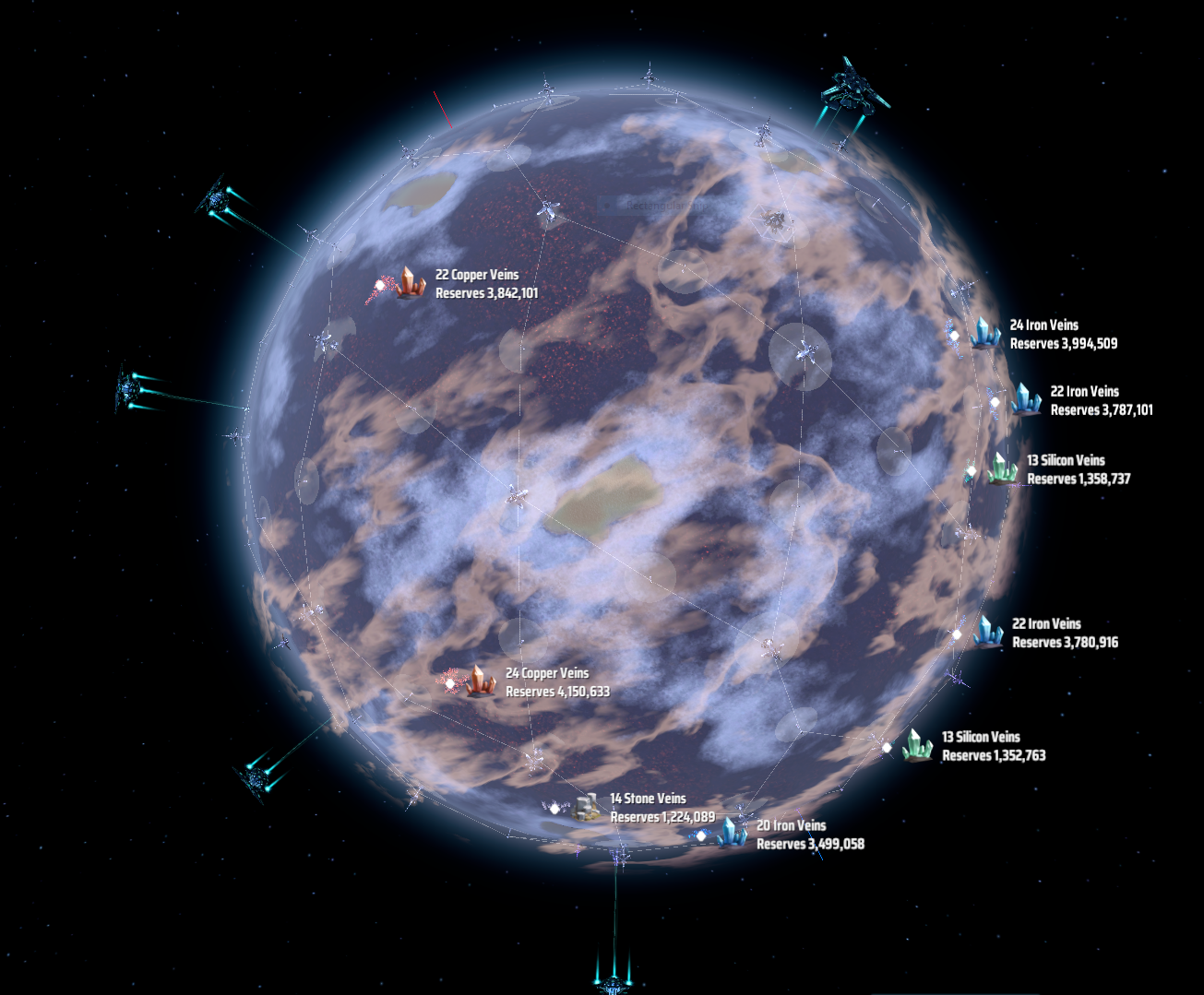Select the 22 Copper Veins crystal icon
The height and width of the screenshot is (995, 1204).
(409, 283)
